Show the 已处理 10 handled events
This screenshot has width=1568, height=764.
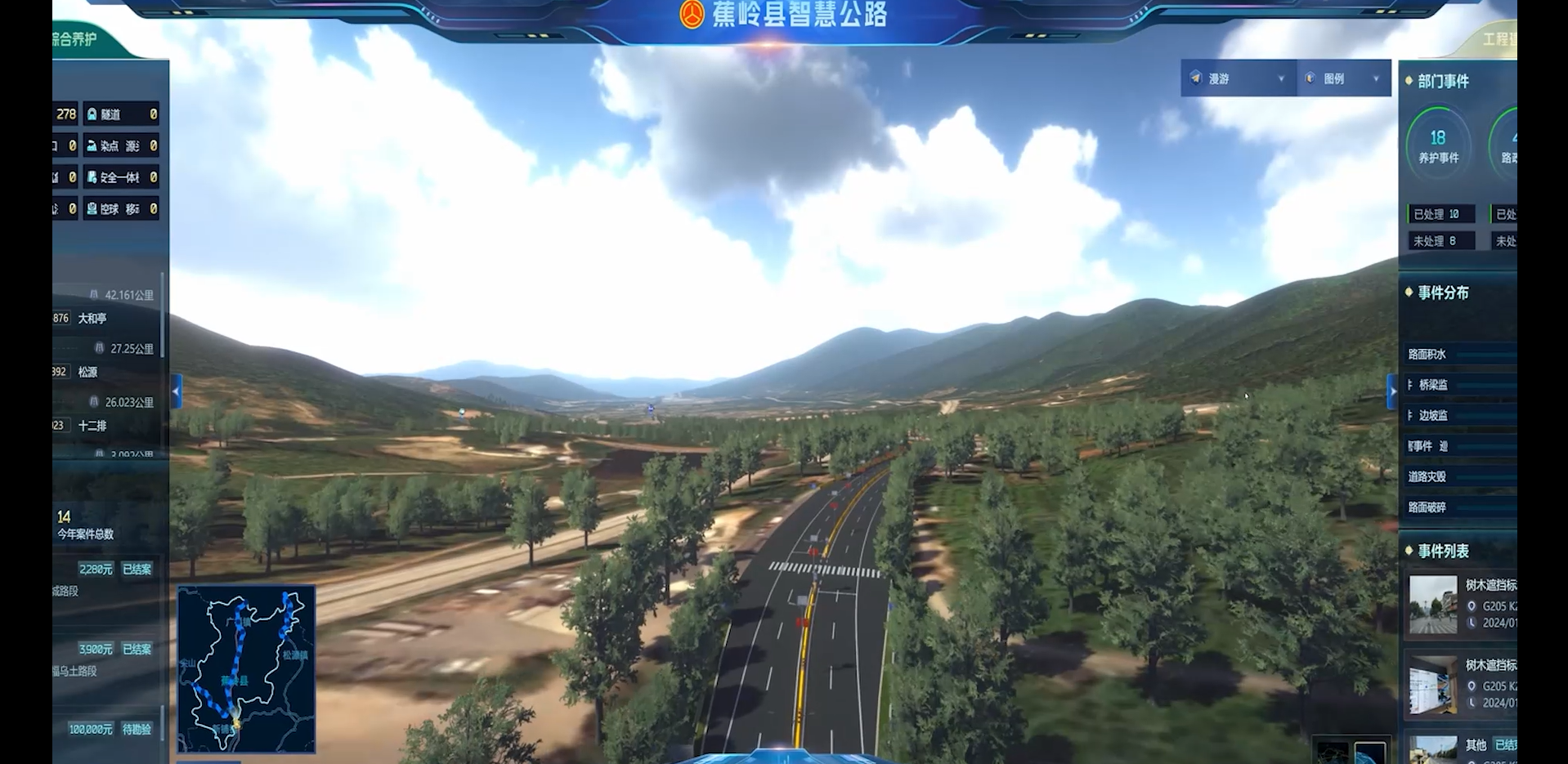[x=1439, y=214]
